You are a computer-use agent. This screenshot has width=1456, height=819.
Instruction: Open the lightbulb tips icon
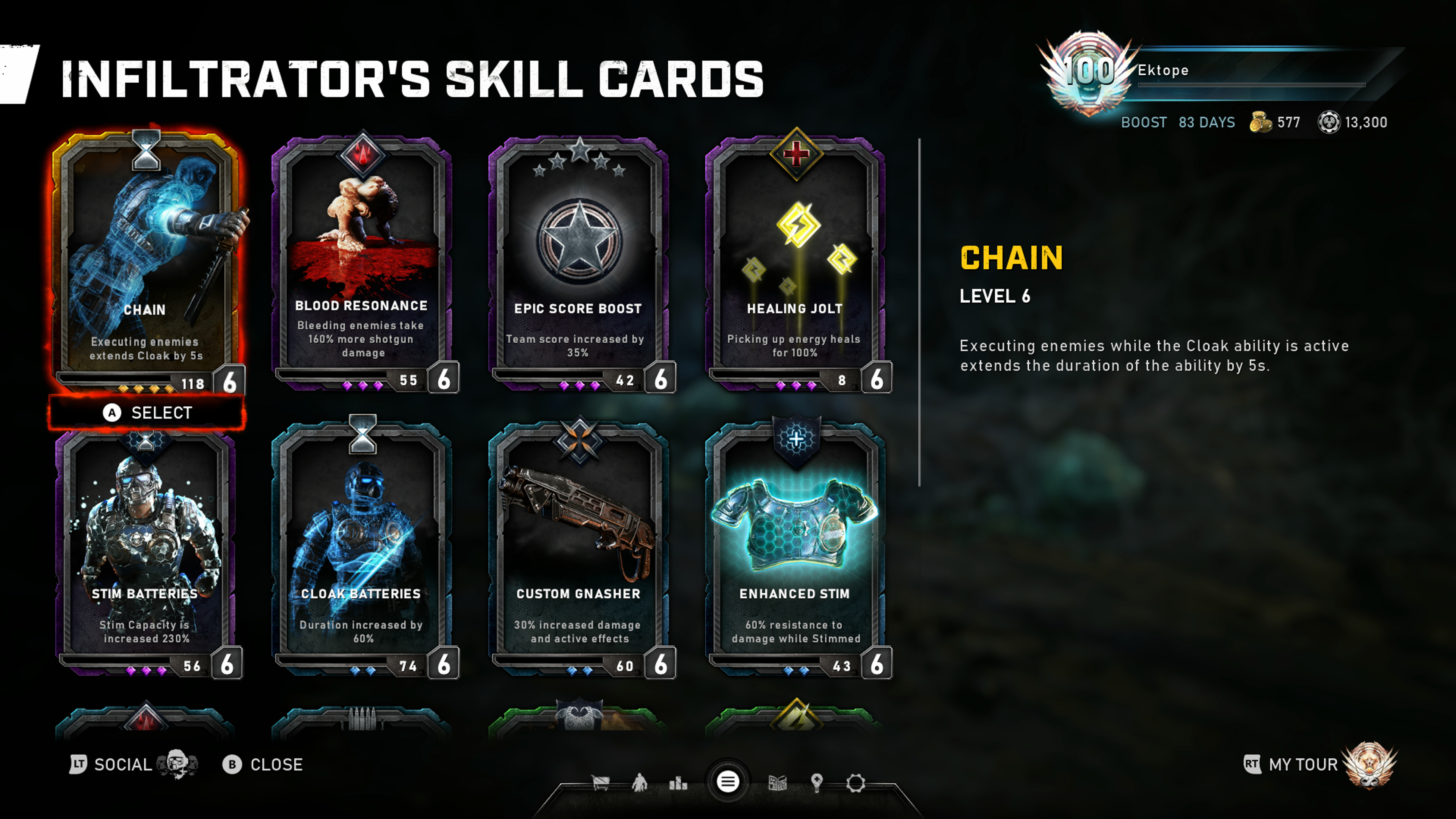(817, 783)
